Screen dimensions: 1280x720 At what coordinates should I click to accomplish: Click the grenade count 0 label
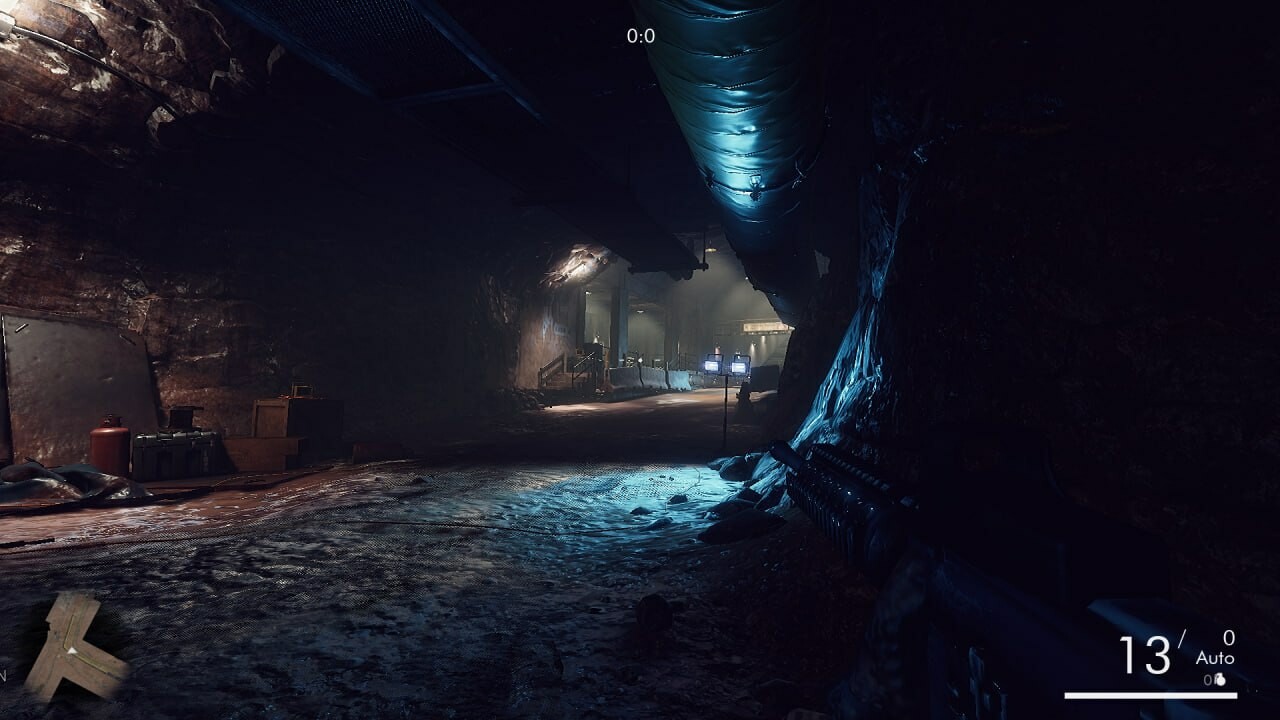(x=1207, y=679)
